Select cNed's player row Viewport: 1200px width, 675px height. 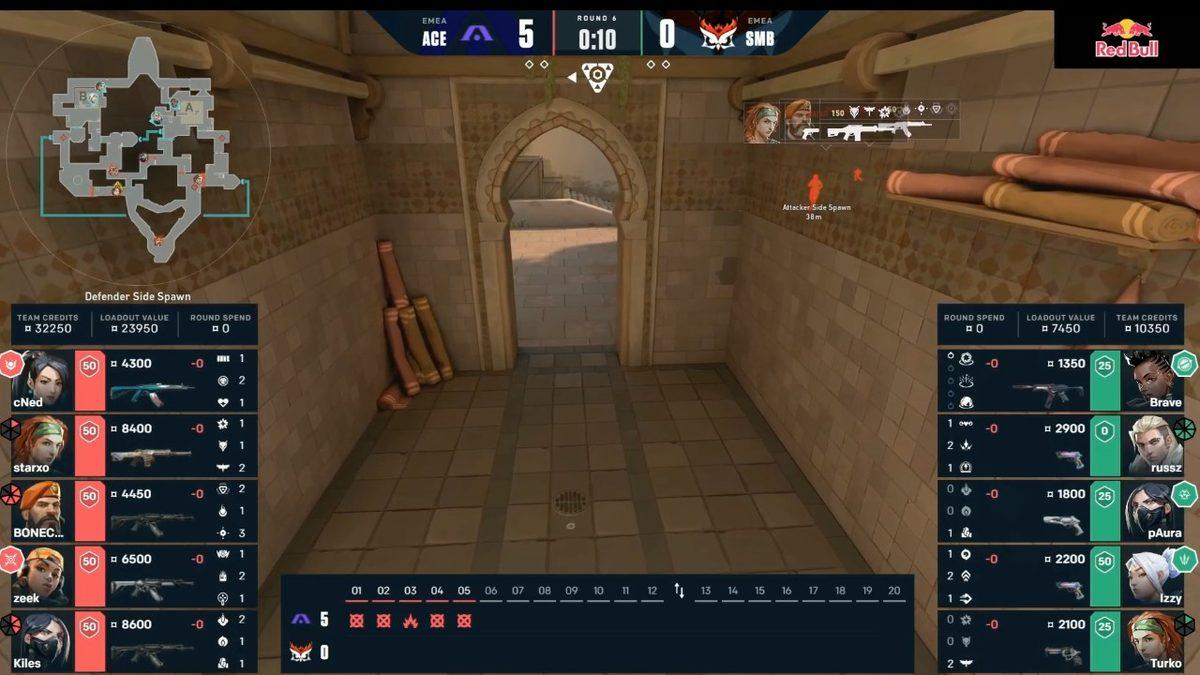130,380
